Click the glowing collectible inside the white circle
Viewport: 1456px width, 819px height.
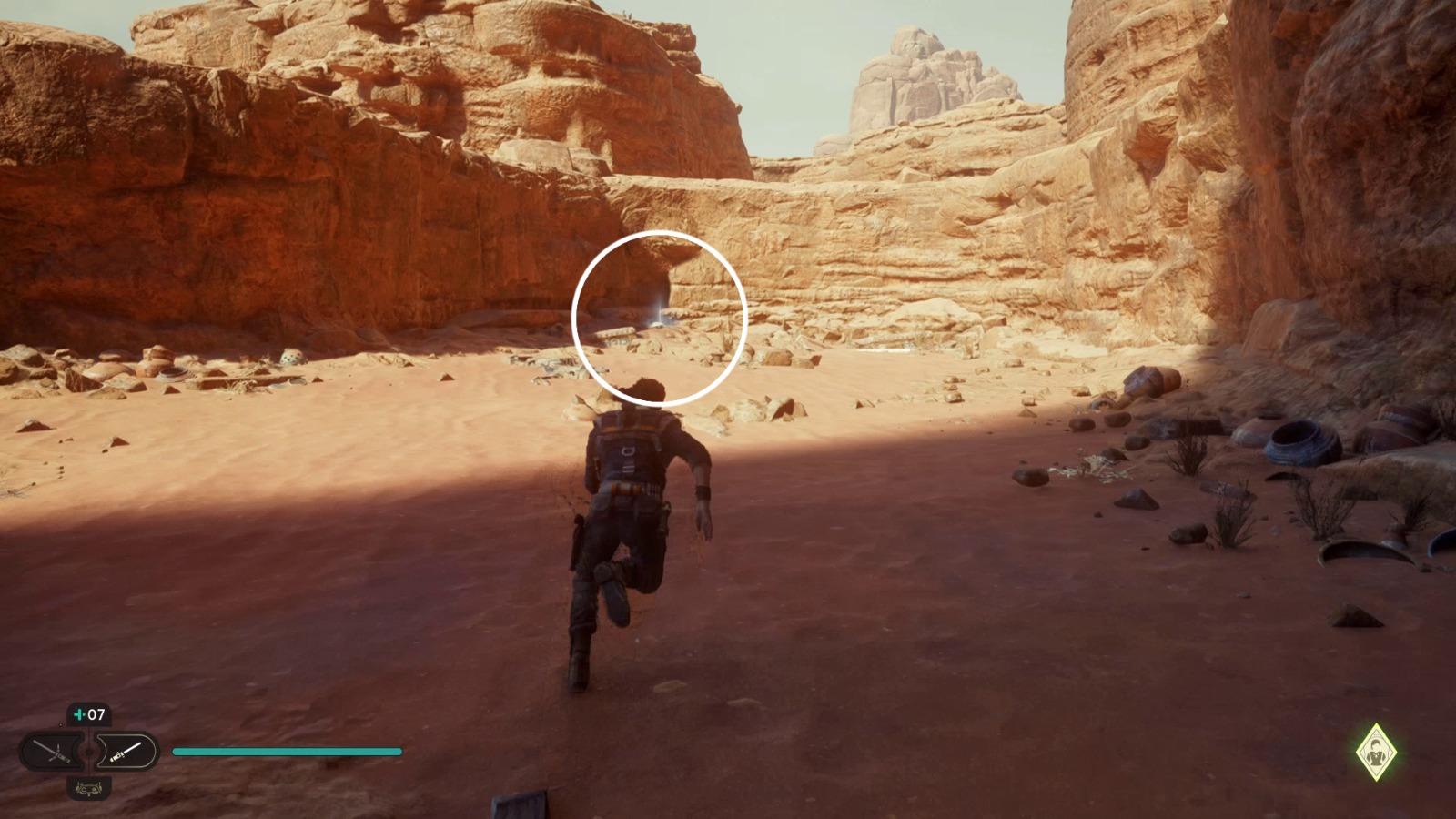point(657,318)
